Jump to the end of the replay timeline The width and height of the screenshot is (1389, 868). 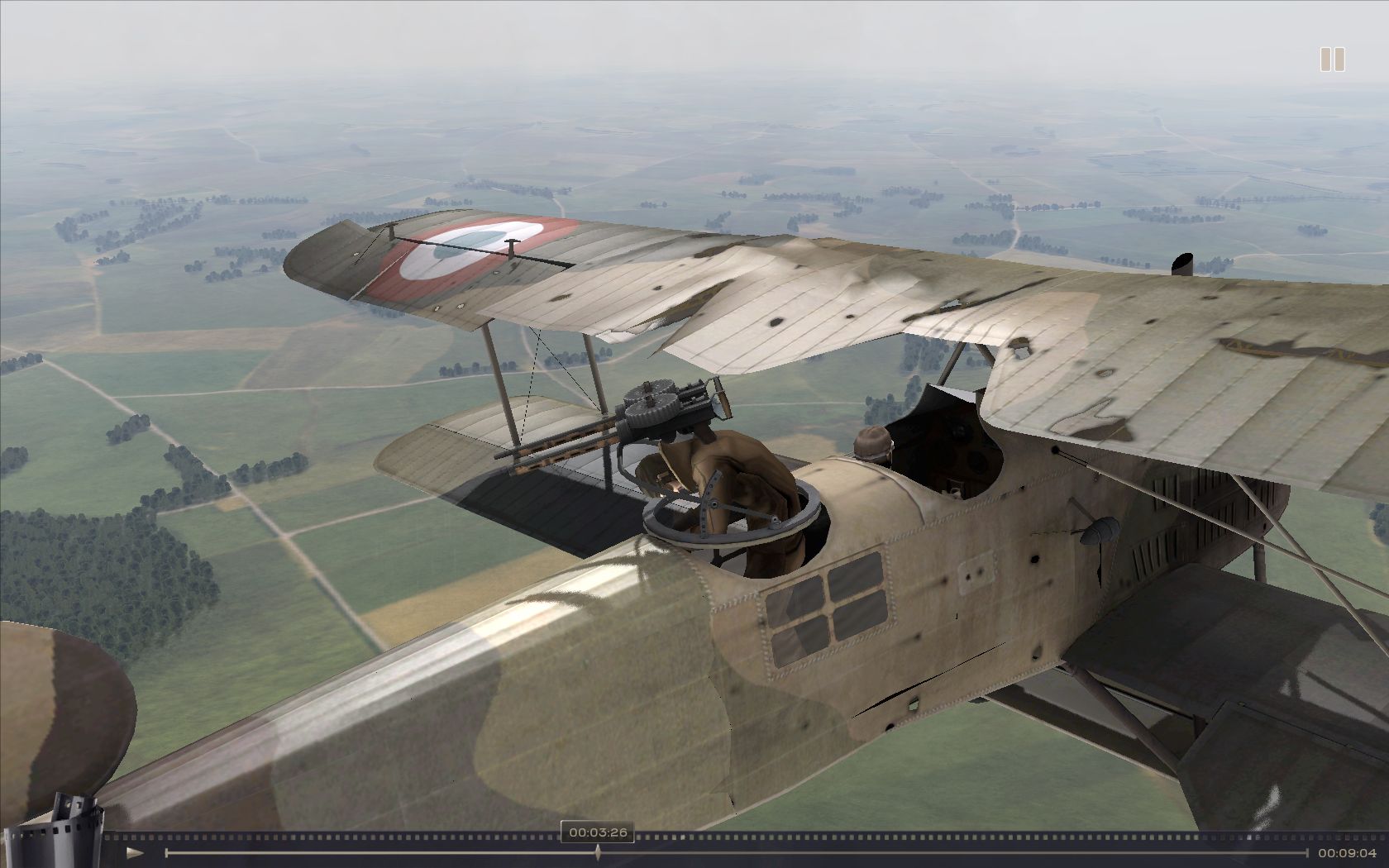pyautogui.click(x=1307, y=852)
